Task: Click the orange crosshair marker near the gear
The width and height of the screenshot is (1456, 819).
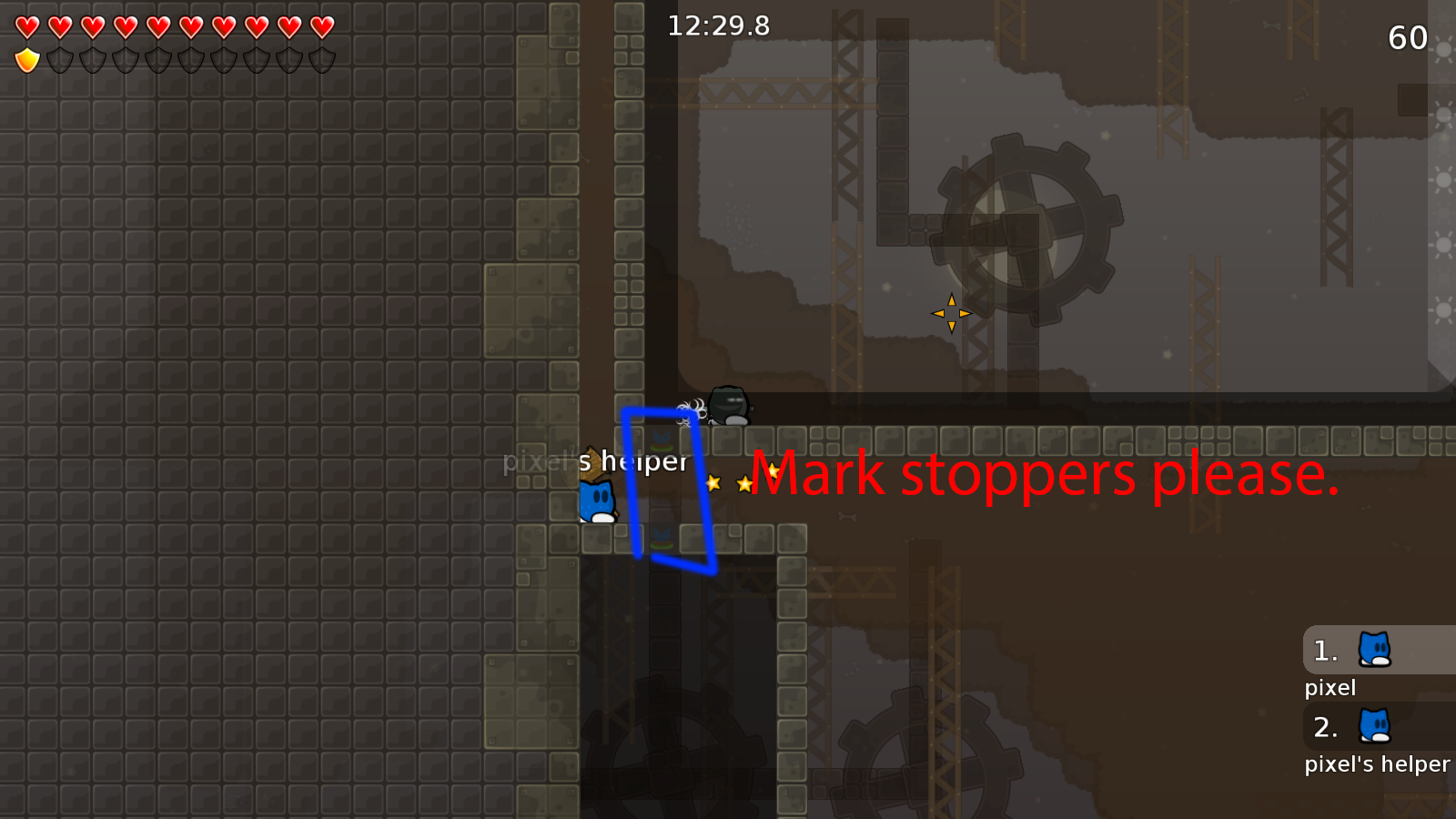Action: coord(951,312)
